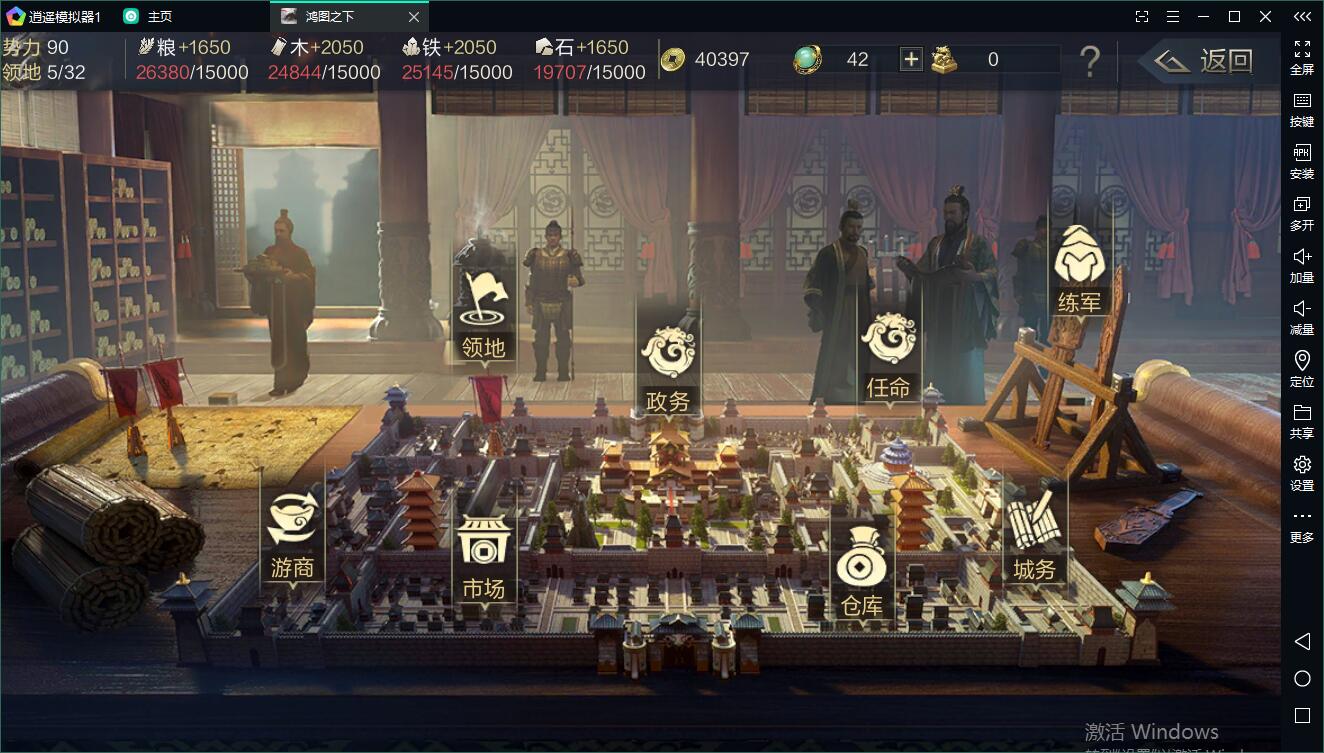Close the 鸿图之下 emulator tab

click(x=414, y=16)
